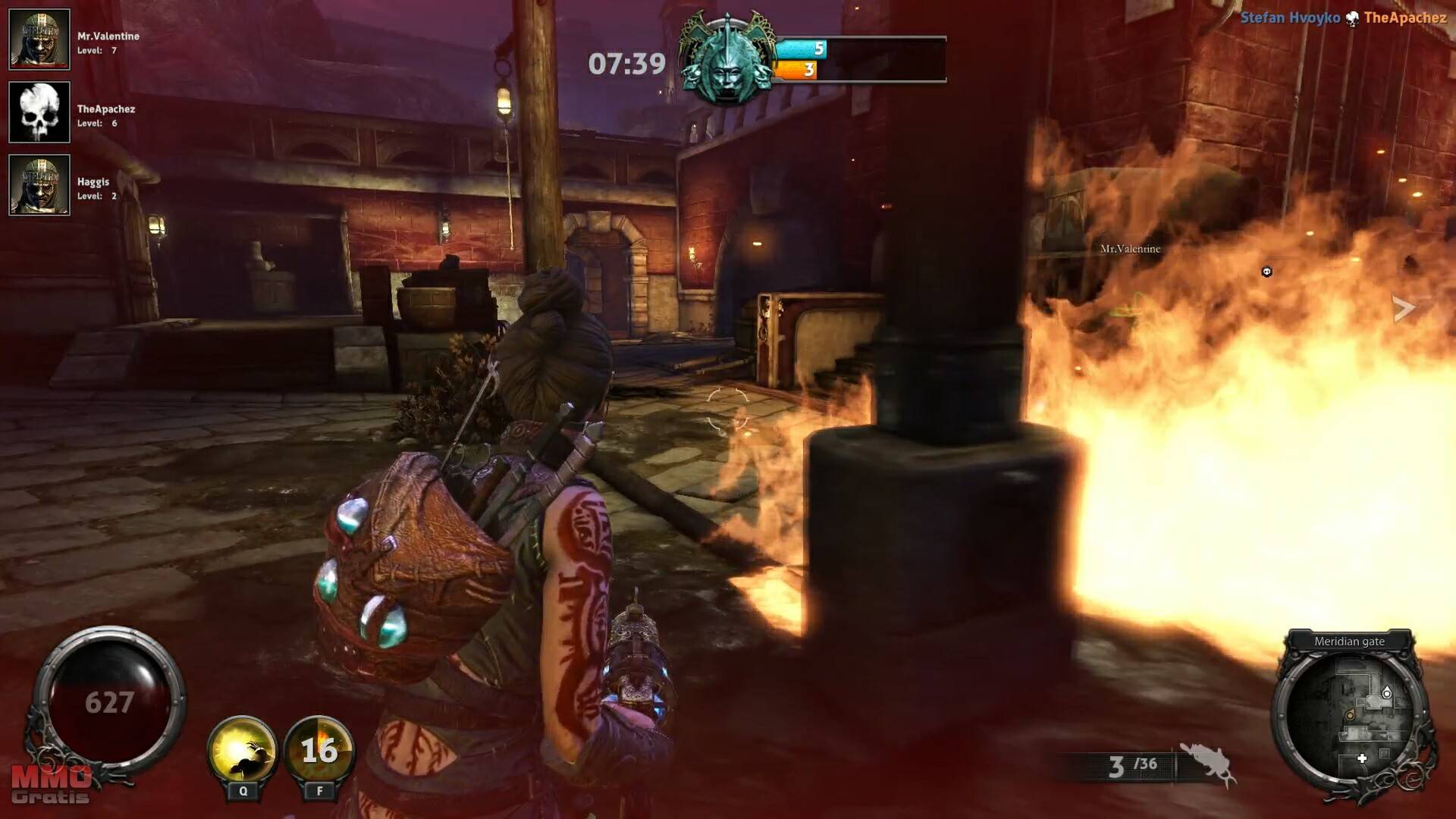Select the equipped weapon icon near ammo

pyautogui.click(x=1207, y=763)
